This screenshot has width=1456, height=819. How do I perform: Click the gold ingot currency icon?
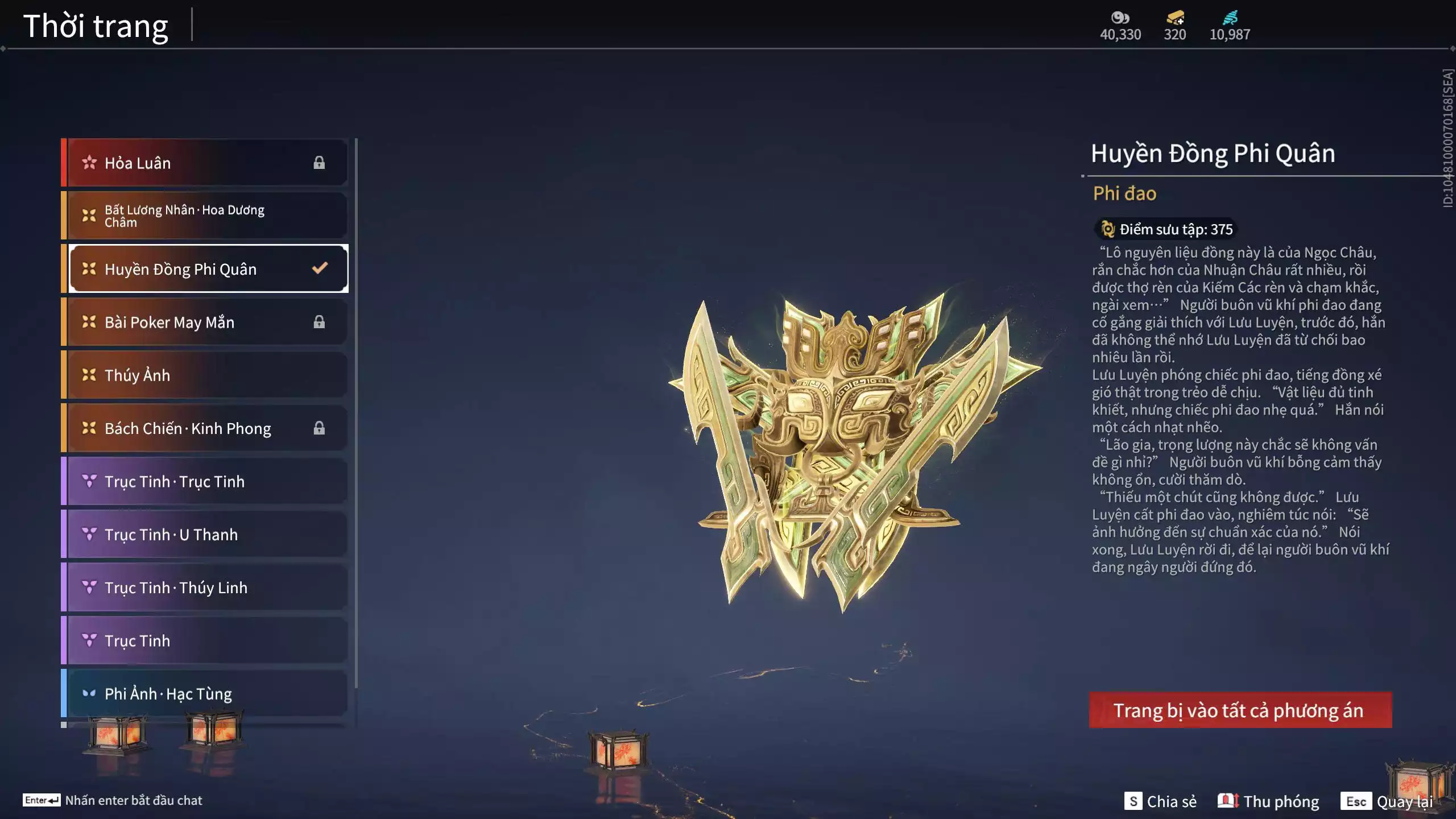[x=1175, y=18]
